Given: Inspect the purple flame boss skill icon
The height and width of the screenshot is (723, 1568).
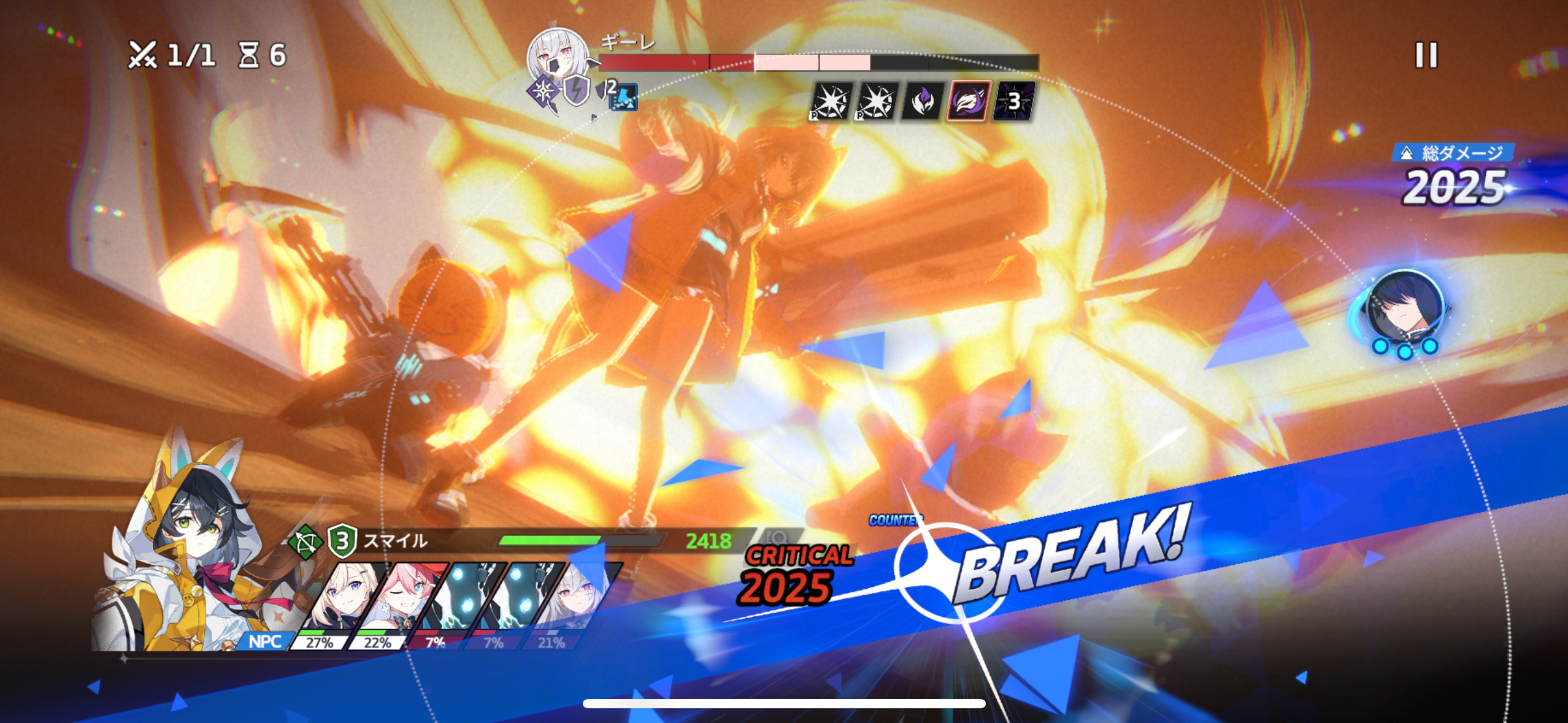Looking at the screenshot, I should pos(922,101).
